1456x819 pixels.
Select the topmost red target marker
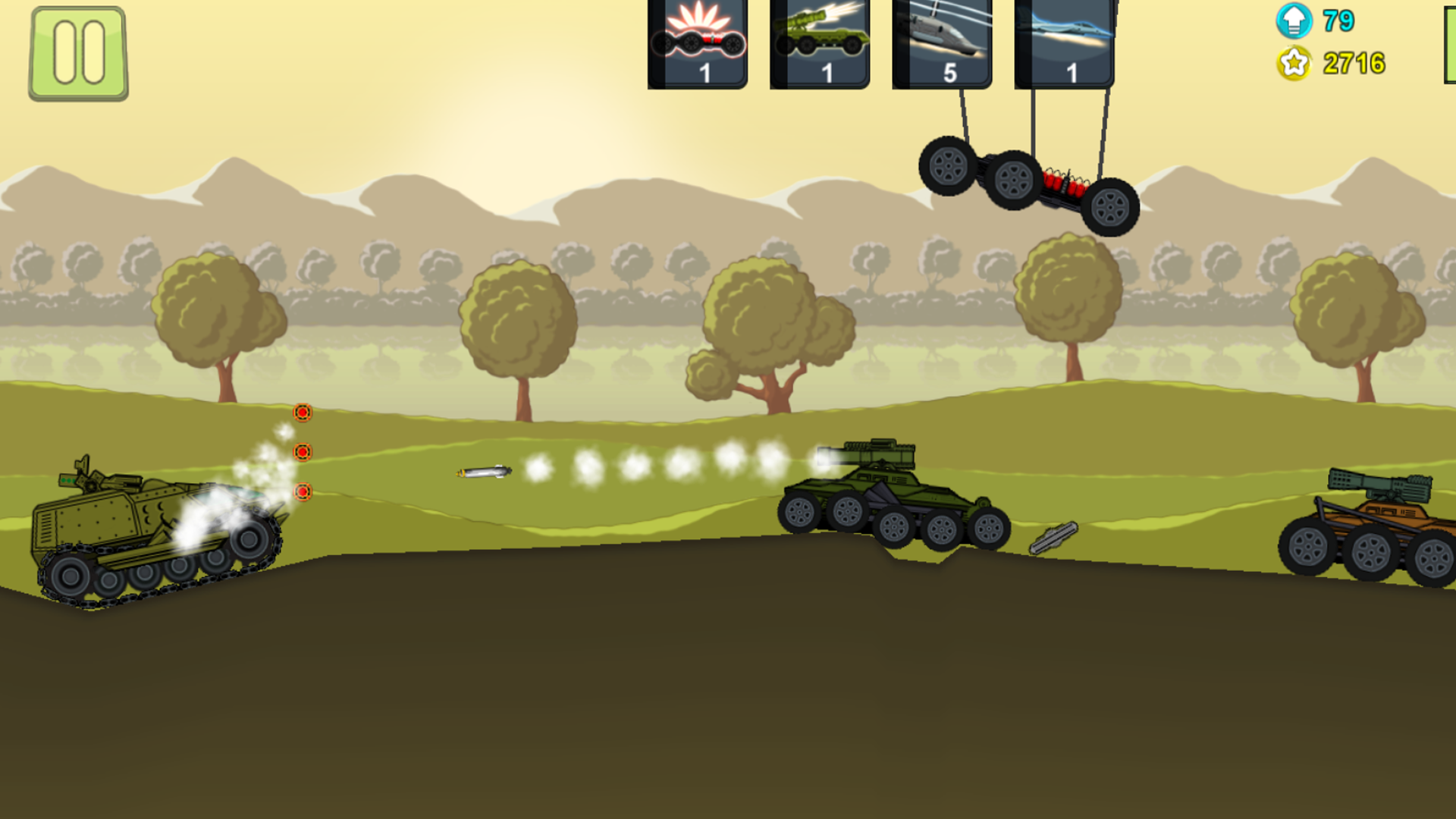click(303, 414)
